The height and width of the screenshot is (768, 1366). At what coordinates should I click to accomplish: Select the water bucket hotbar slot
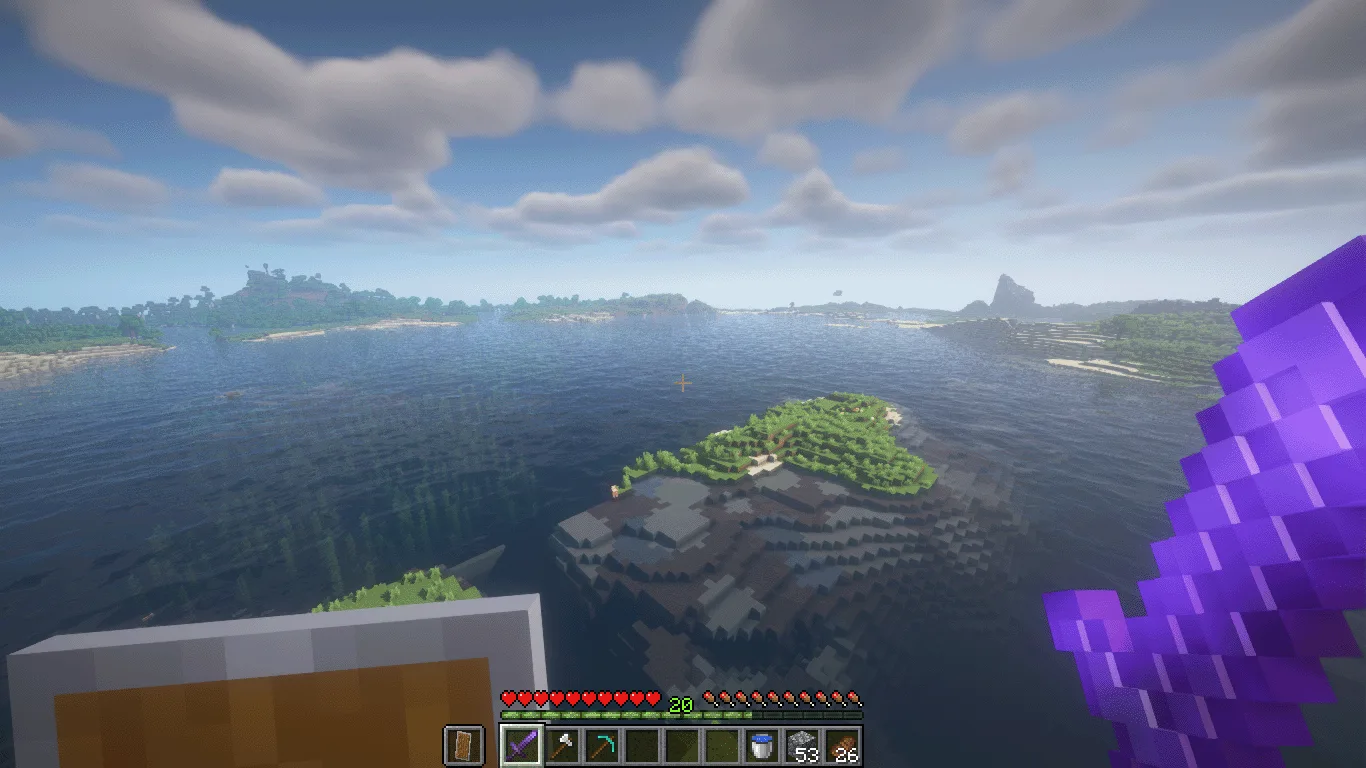click(762, 746)
